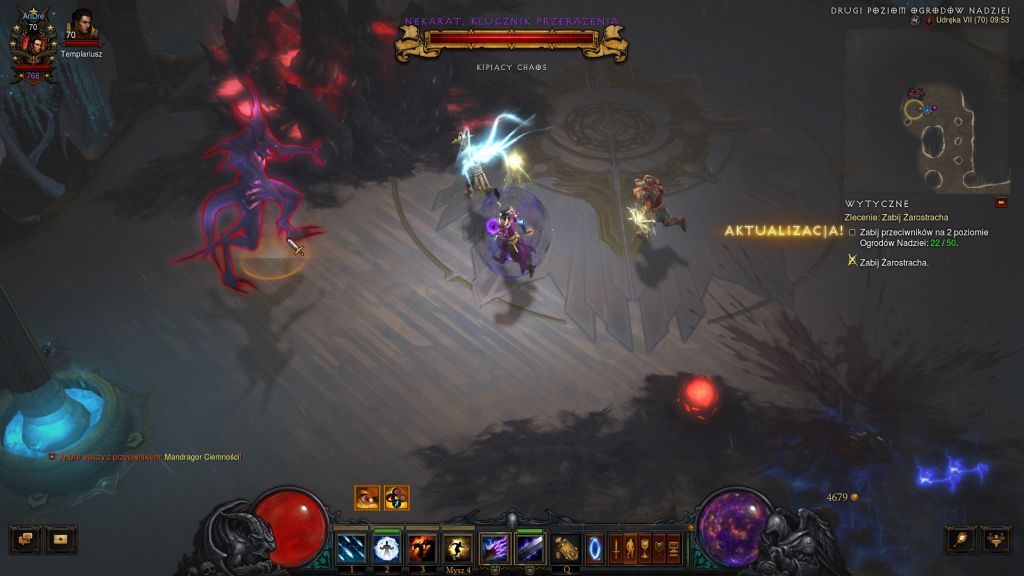1024x576 pixels.
Task: Open the chalice achievements button
Action: [x=645, y=548]
